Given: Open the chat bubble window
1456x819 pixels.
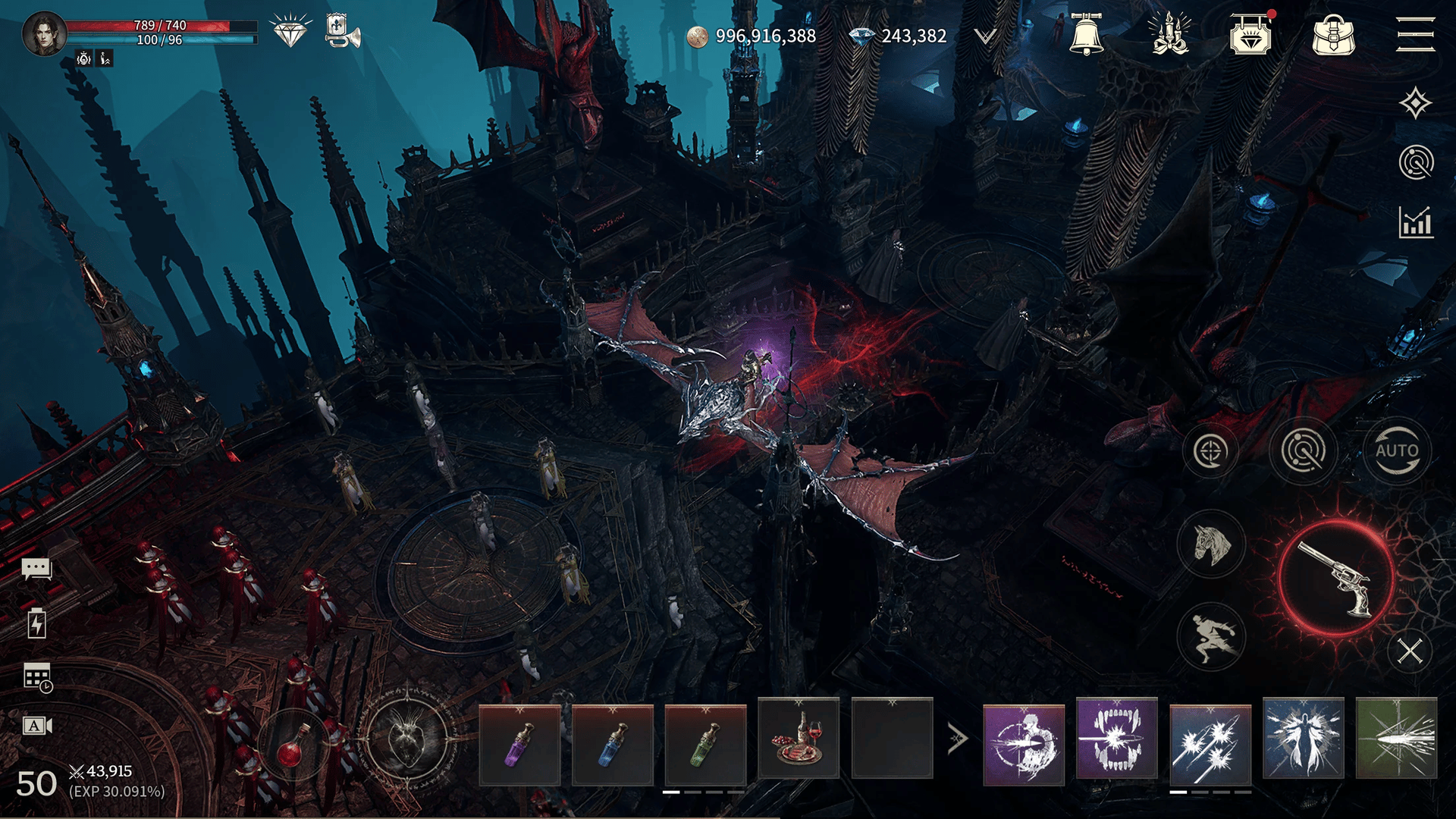Looking at the screenshot, I should click(36, 569).
